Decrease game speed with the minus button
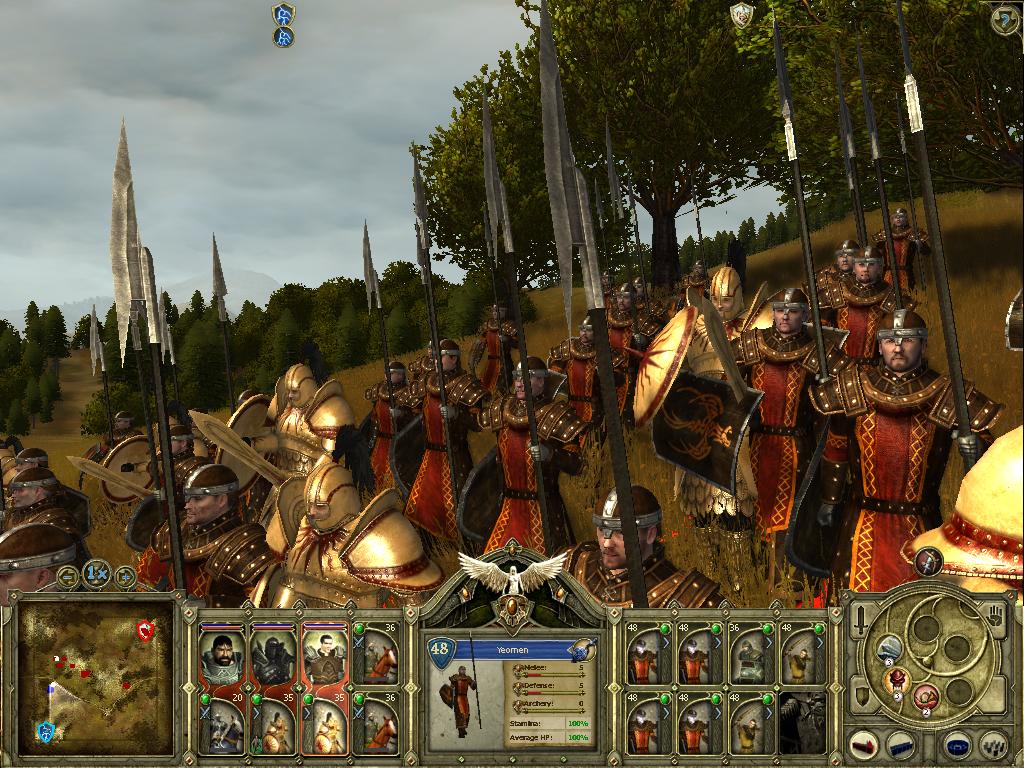 click(68, 577)
